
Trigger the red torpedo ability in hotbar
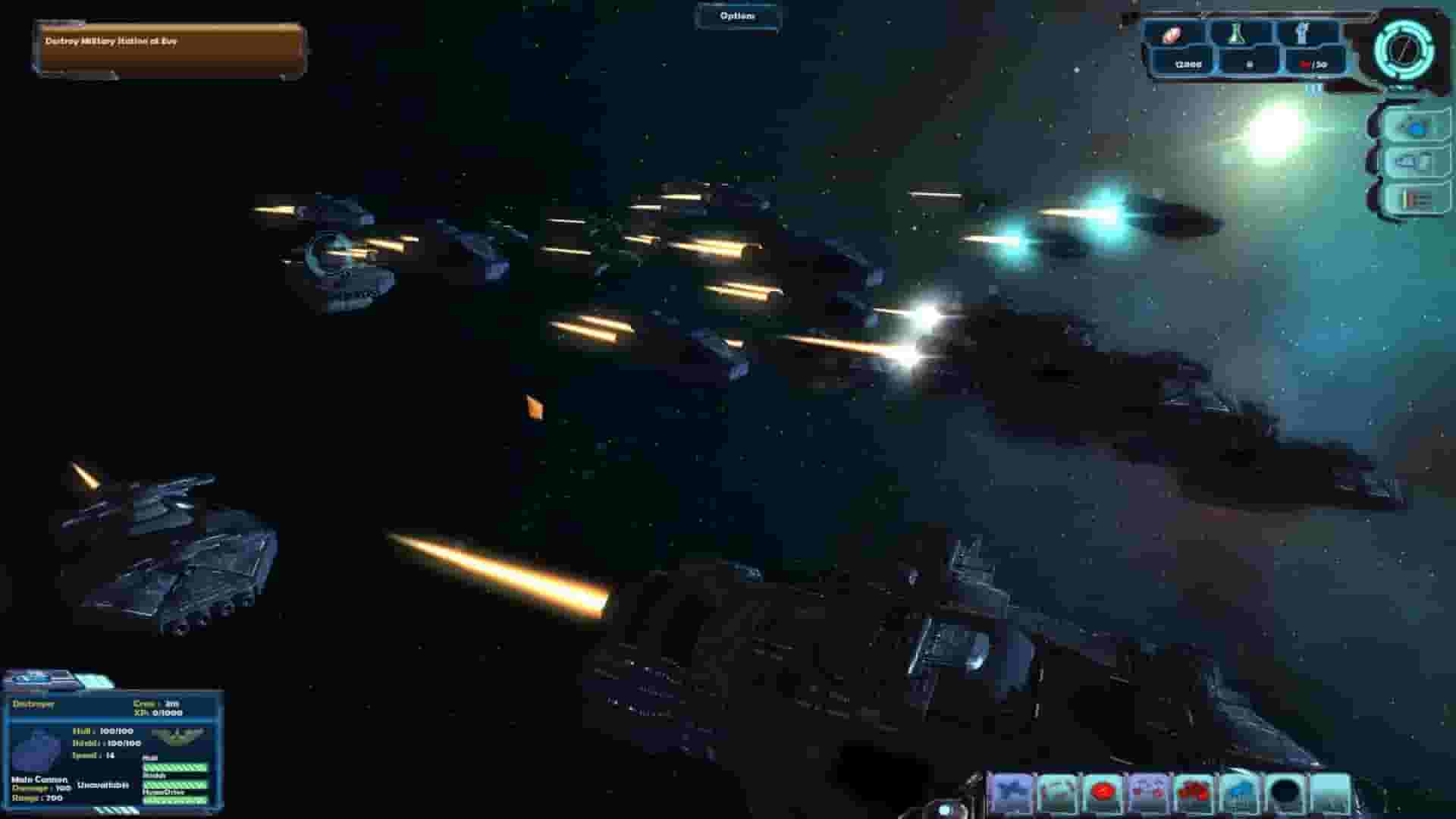click(x=1103, y=792)
